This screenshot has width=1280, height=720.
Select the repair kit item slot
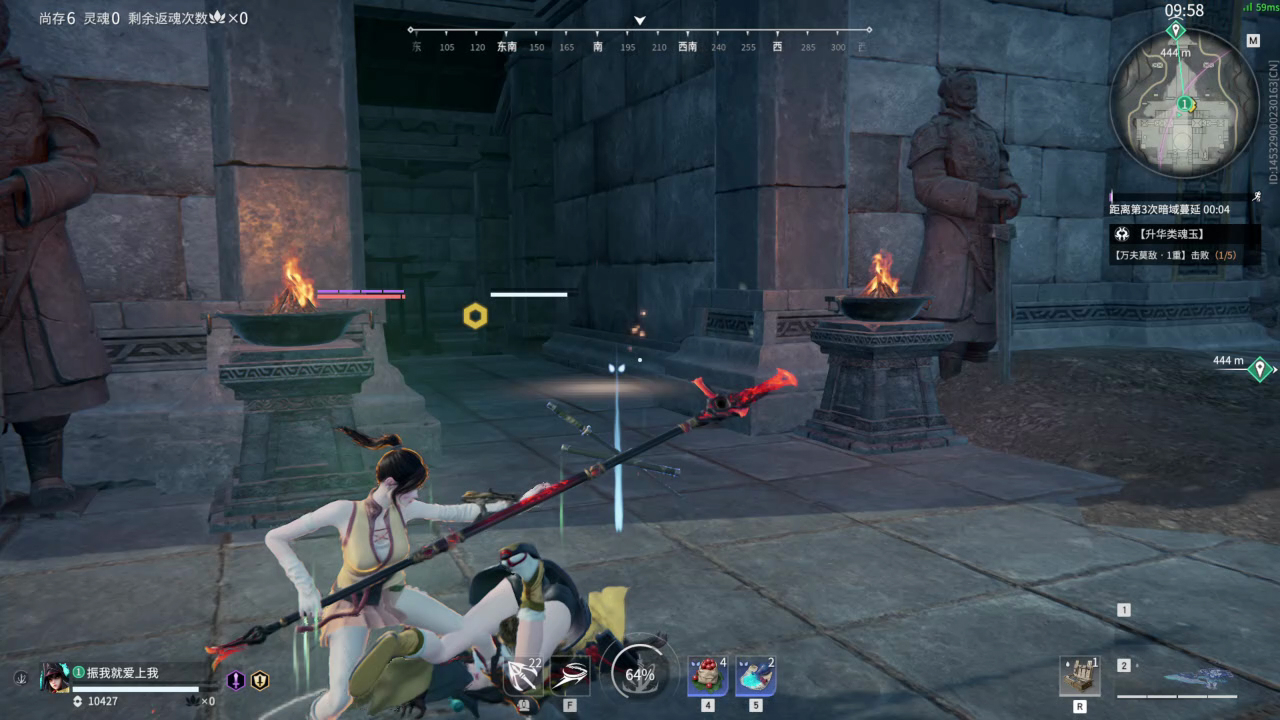point(1080,677)
